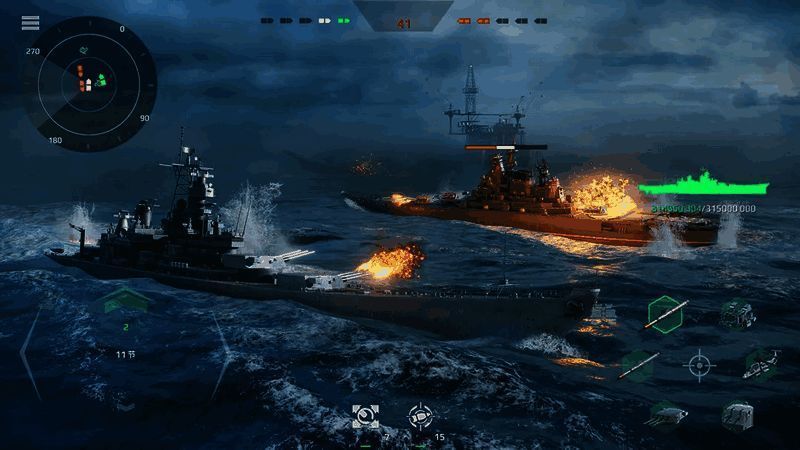This screenshot has width=800, height=450.
Task: Click the circular radar minimap
Action: [x=90, y=84]
